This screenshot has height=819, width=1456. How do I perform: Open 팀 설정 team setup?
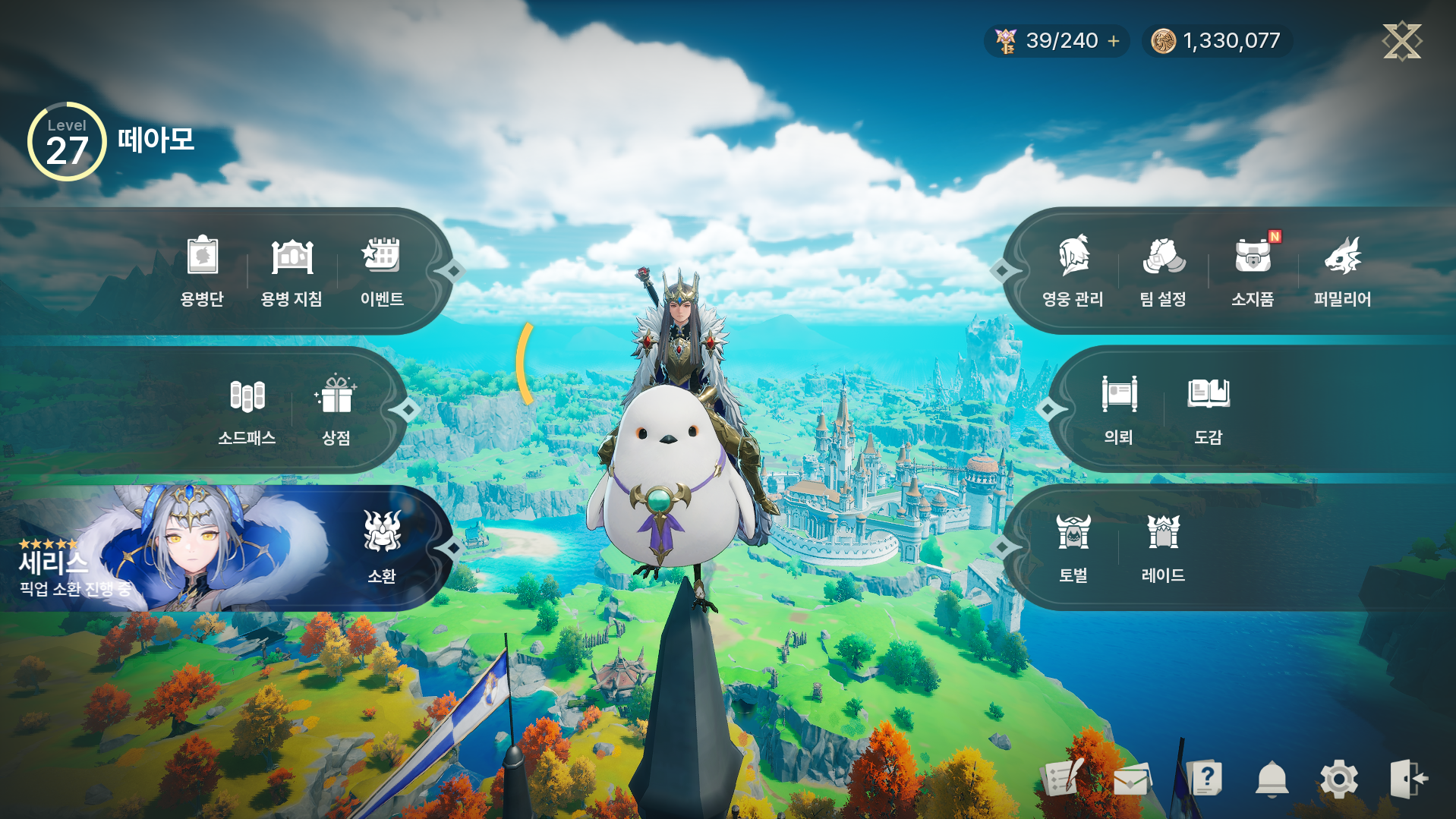[1163, 270]
